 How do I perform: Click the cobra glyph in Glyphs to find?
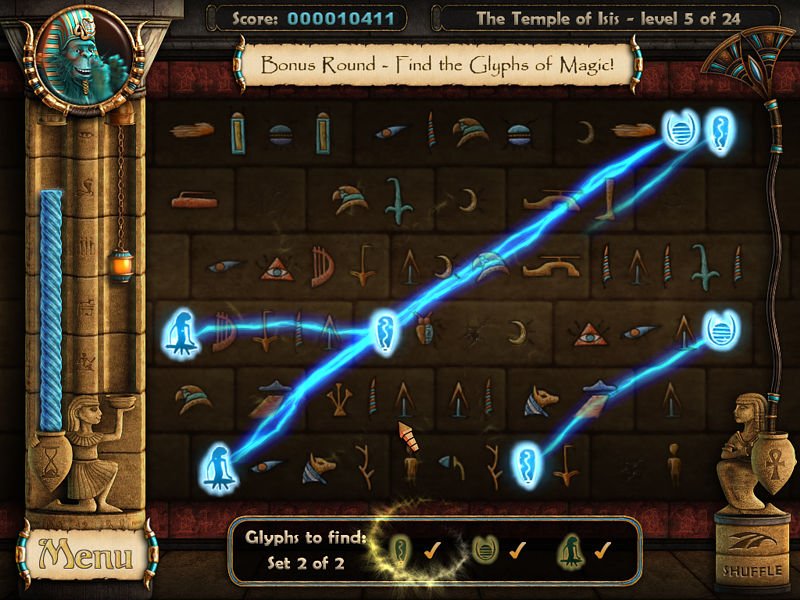[x=401, y=549]
